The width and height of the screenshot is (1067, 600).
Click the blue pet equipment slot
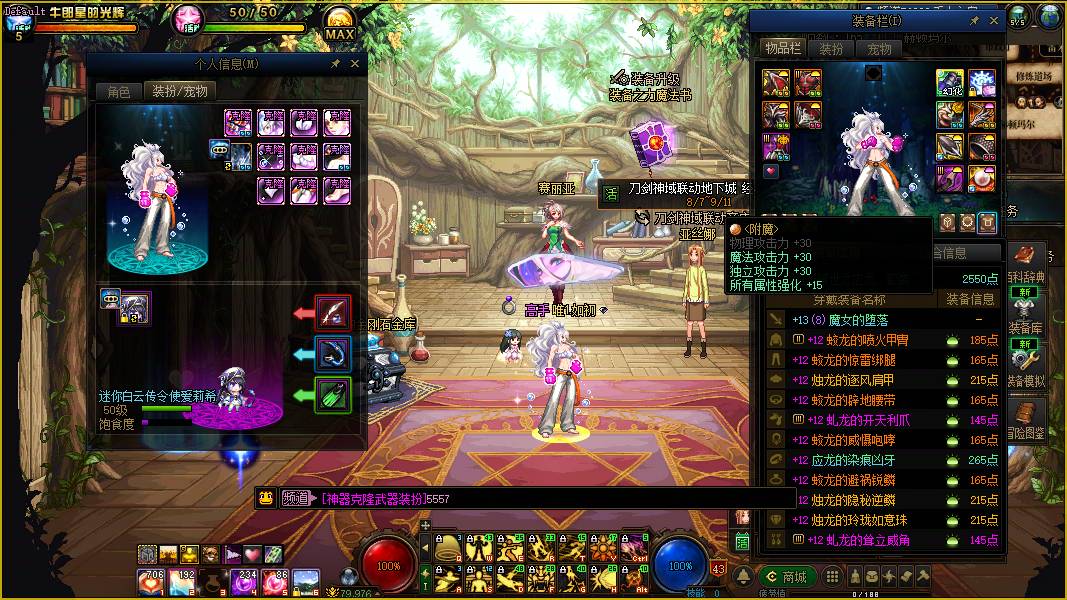(x=333, y=354)
